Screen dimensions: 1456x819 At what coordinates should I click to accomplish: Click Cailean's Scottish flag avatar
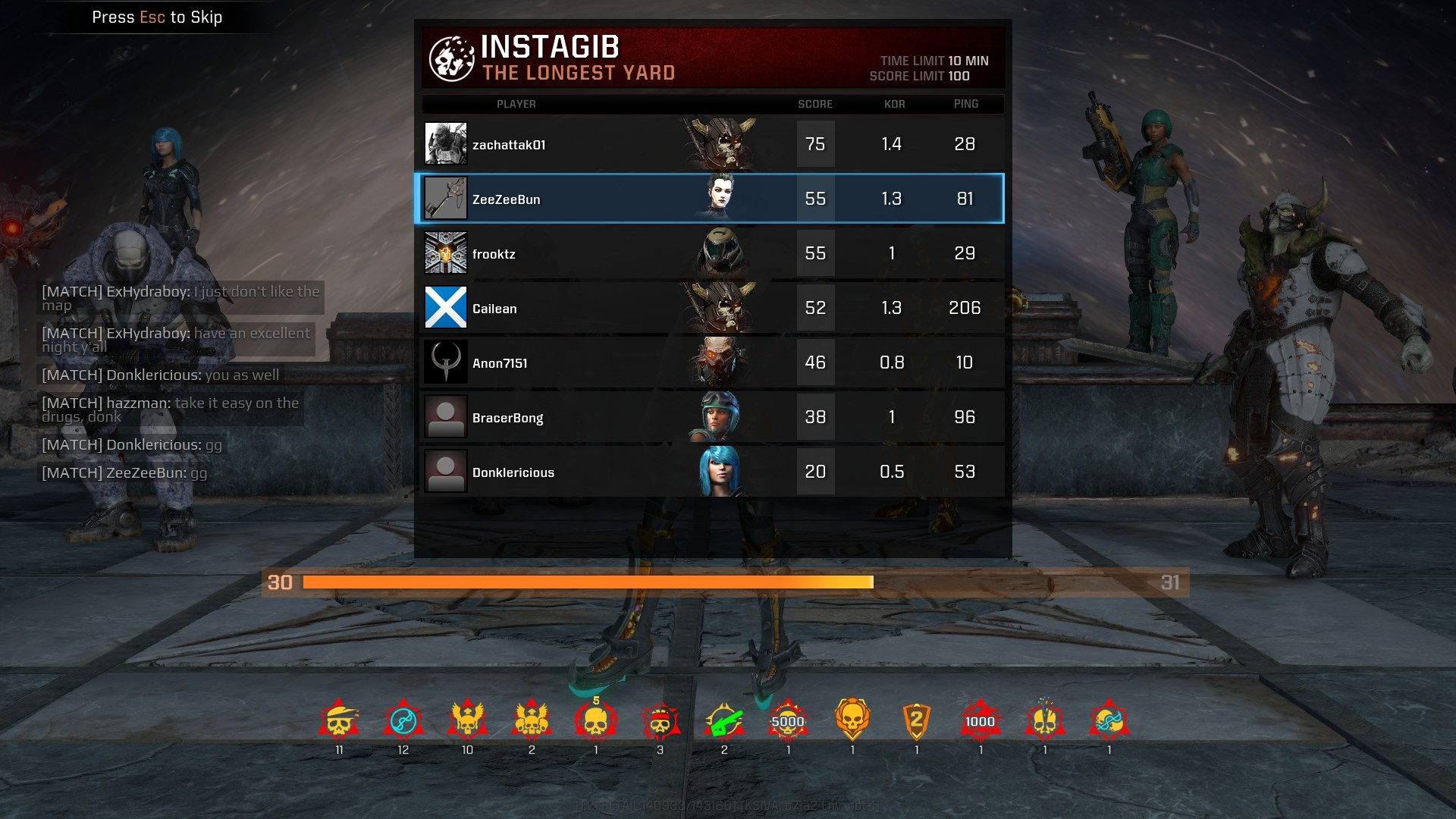[446, 308]
